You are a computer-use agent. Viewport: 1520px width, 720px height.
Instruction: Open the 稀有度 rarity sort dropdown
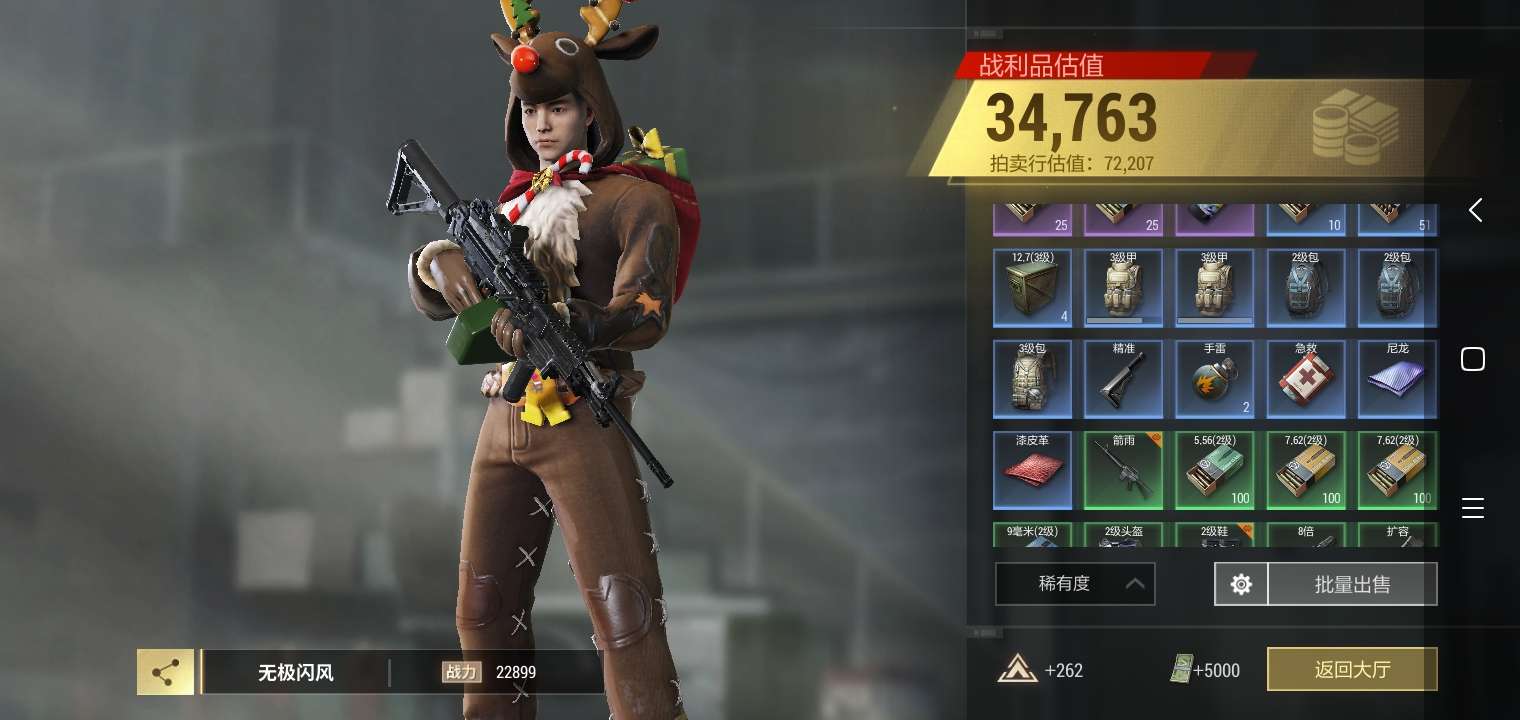click(x=1075, y=584)
